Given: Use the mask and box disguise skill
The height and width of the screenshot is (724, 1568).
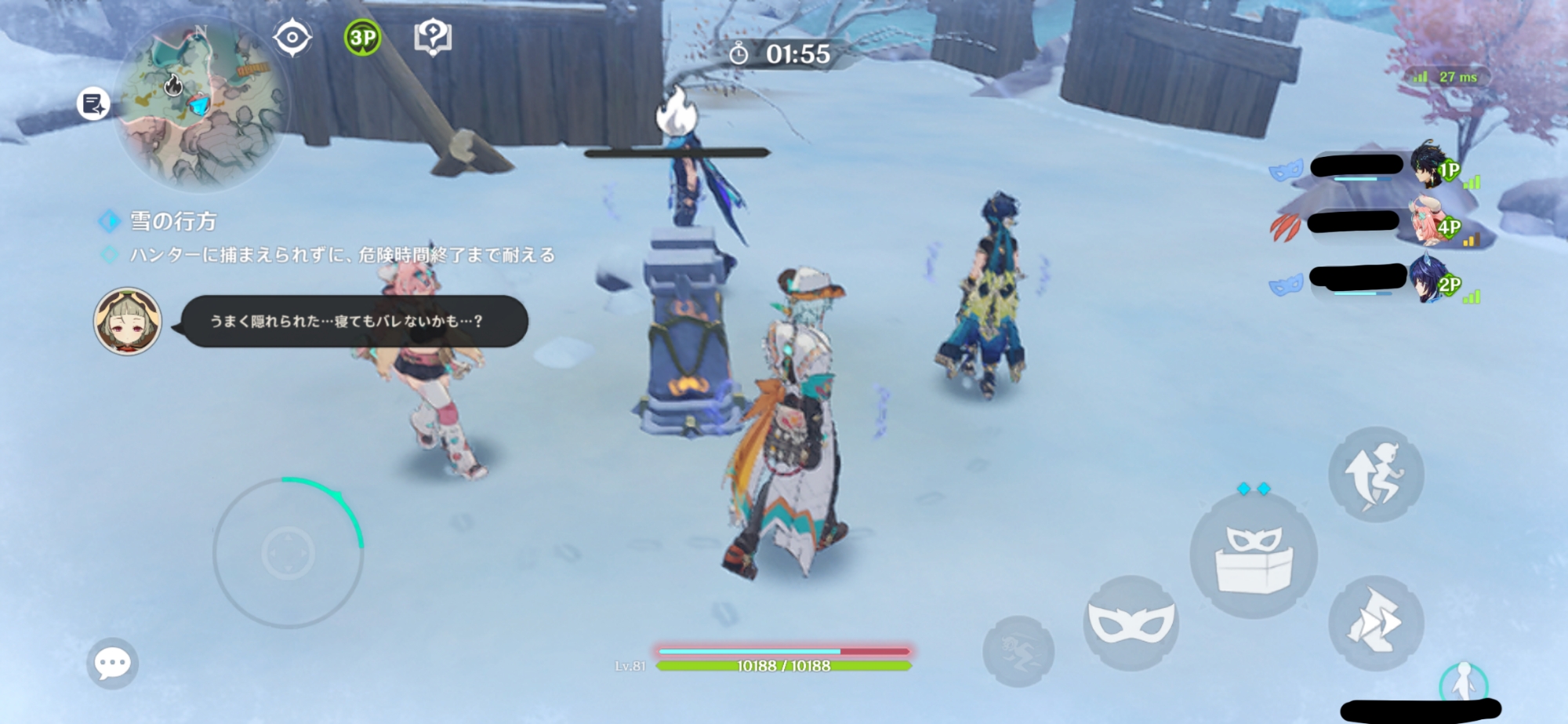Looking at the screenshot, I should pos(1253,556).
